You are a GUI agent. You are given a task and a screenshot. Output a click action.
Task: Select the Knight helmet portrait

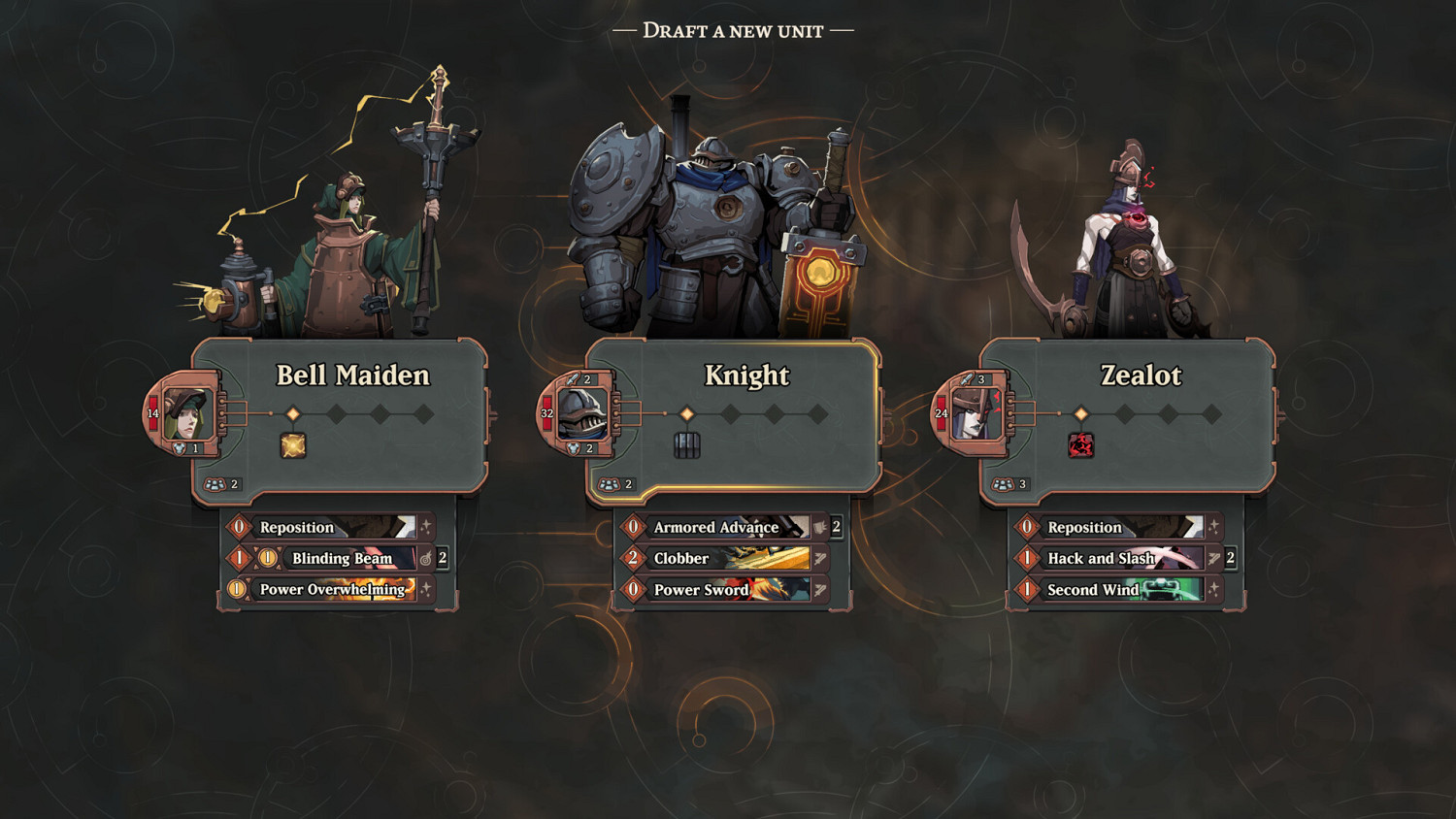click(580, 413)
